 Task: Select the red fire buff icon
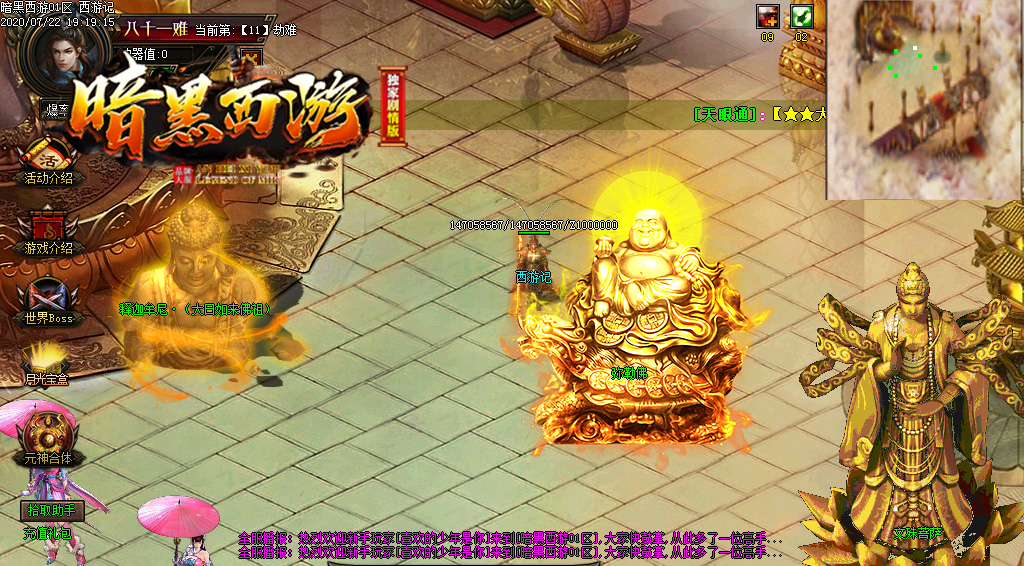tap(768, 16)
